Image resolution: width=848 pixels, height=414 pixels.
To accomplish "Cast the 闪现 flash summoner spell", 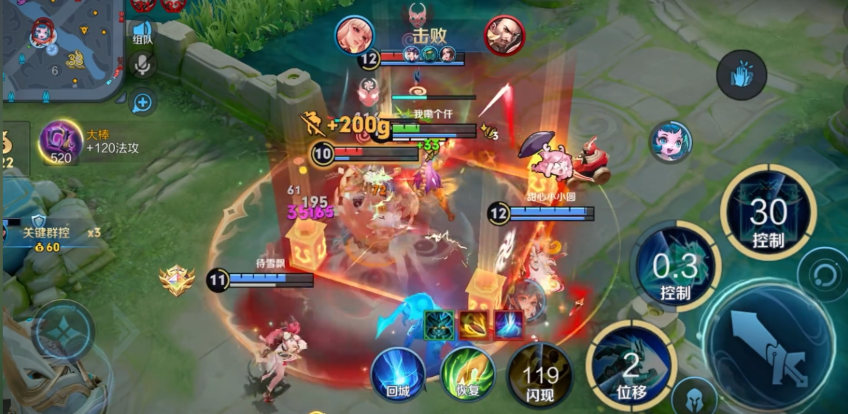I will pyautogui.click(x=539, y=375).
